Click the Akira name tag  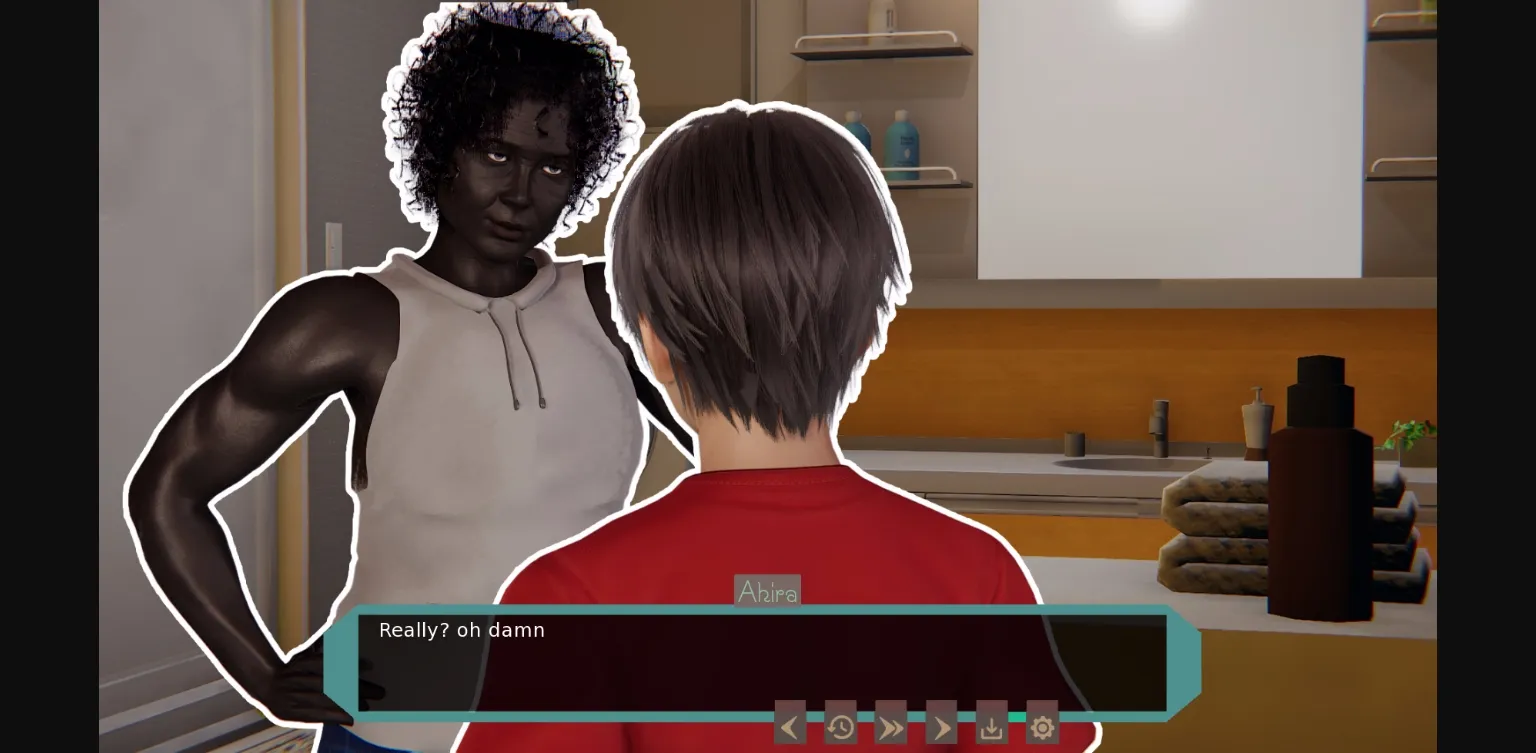point(767,591)
